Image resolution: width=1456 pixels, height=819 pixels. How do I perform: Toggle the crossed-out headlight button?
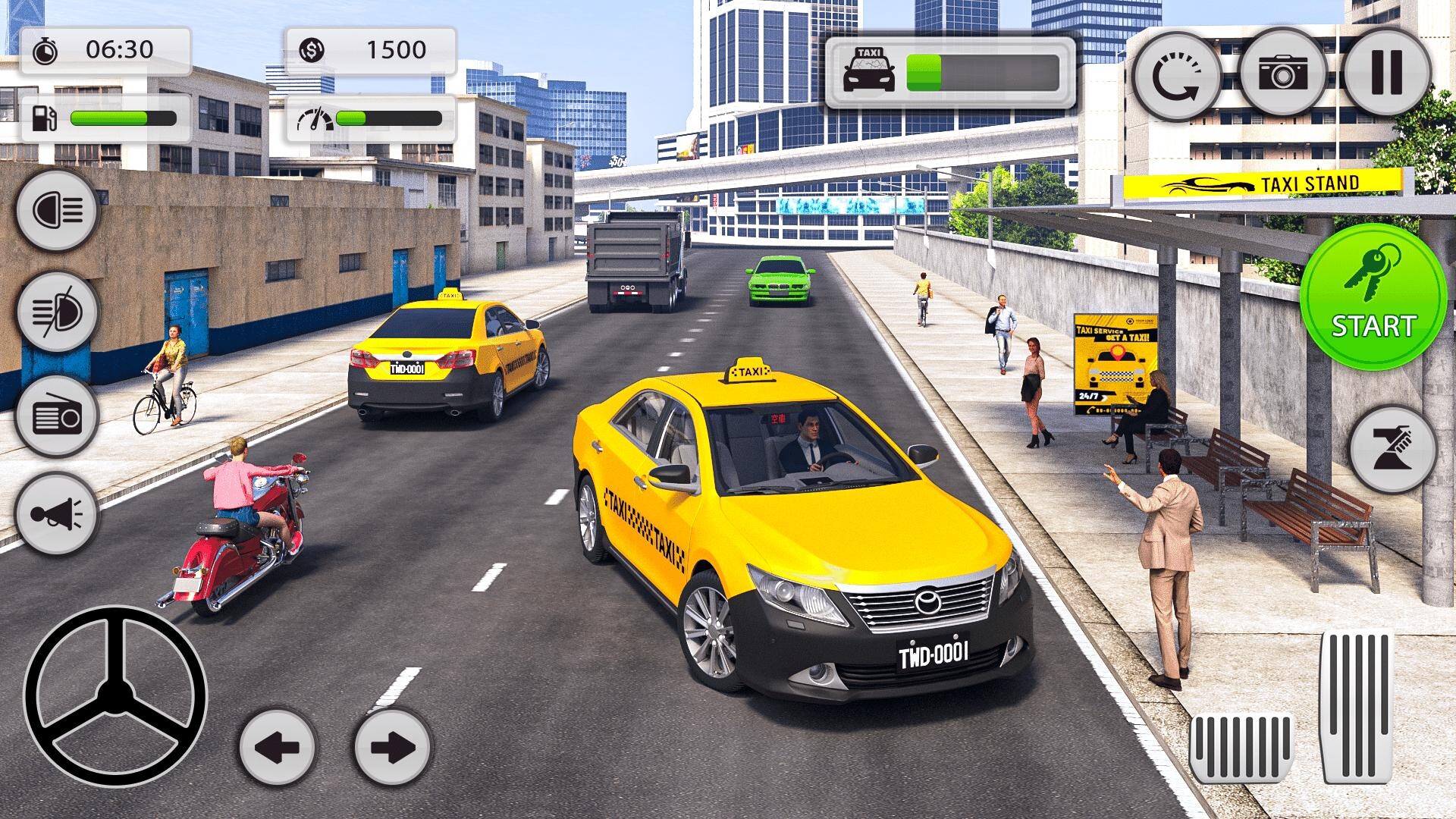[58, 312]
